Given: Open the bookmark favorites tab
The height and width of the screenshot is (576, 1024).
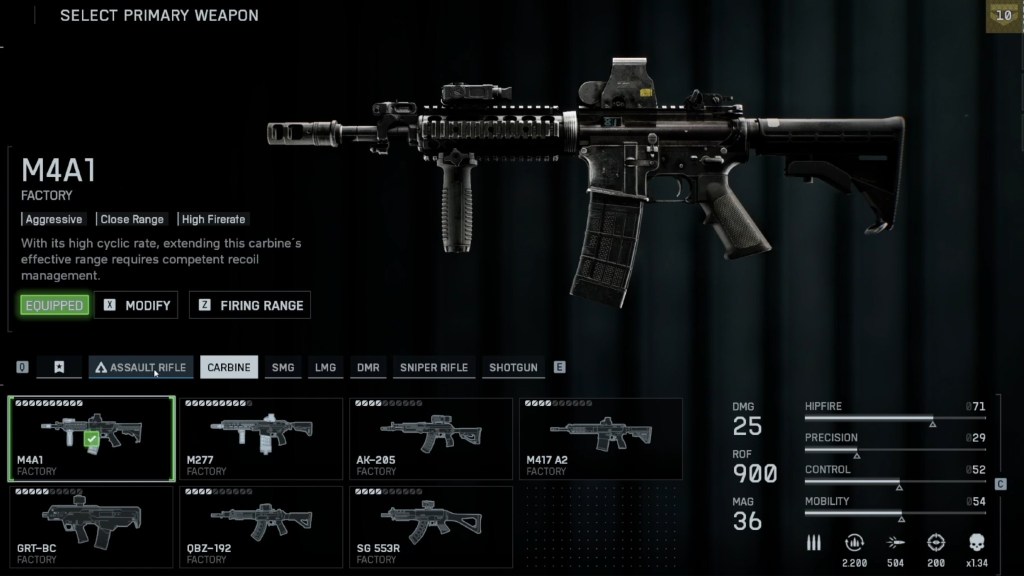Looking at the screenshot, I should pyautogui.click(x=59, y=367).
